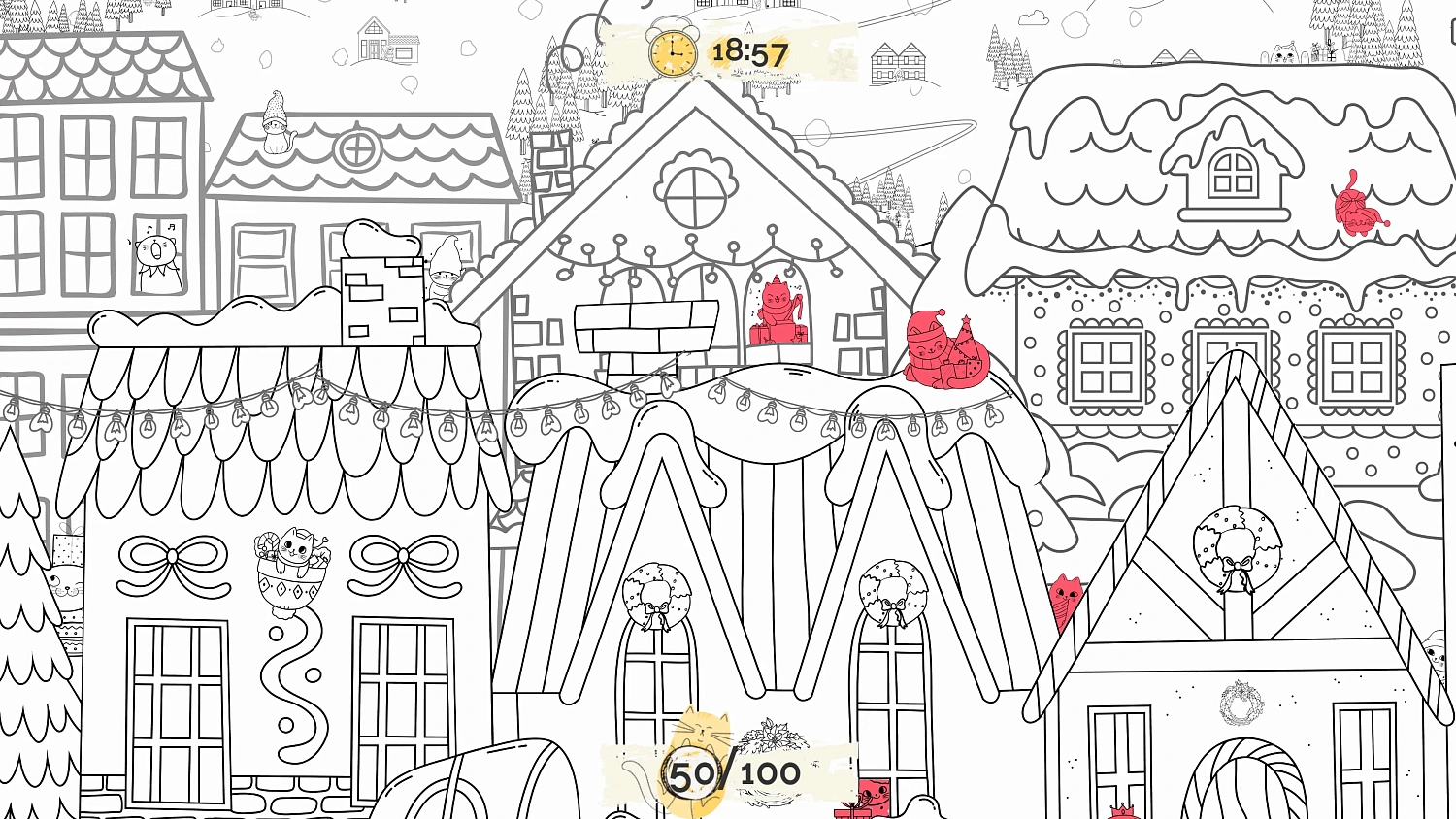Click the gnome-hat cat peeking past the right roof edge

(1435, 655)
